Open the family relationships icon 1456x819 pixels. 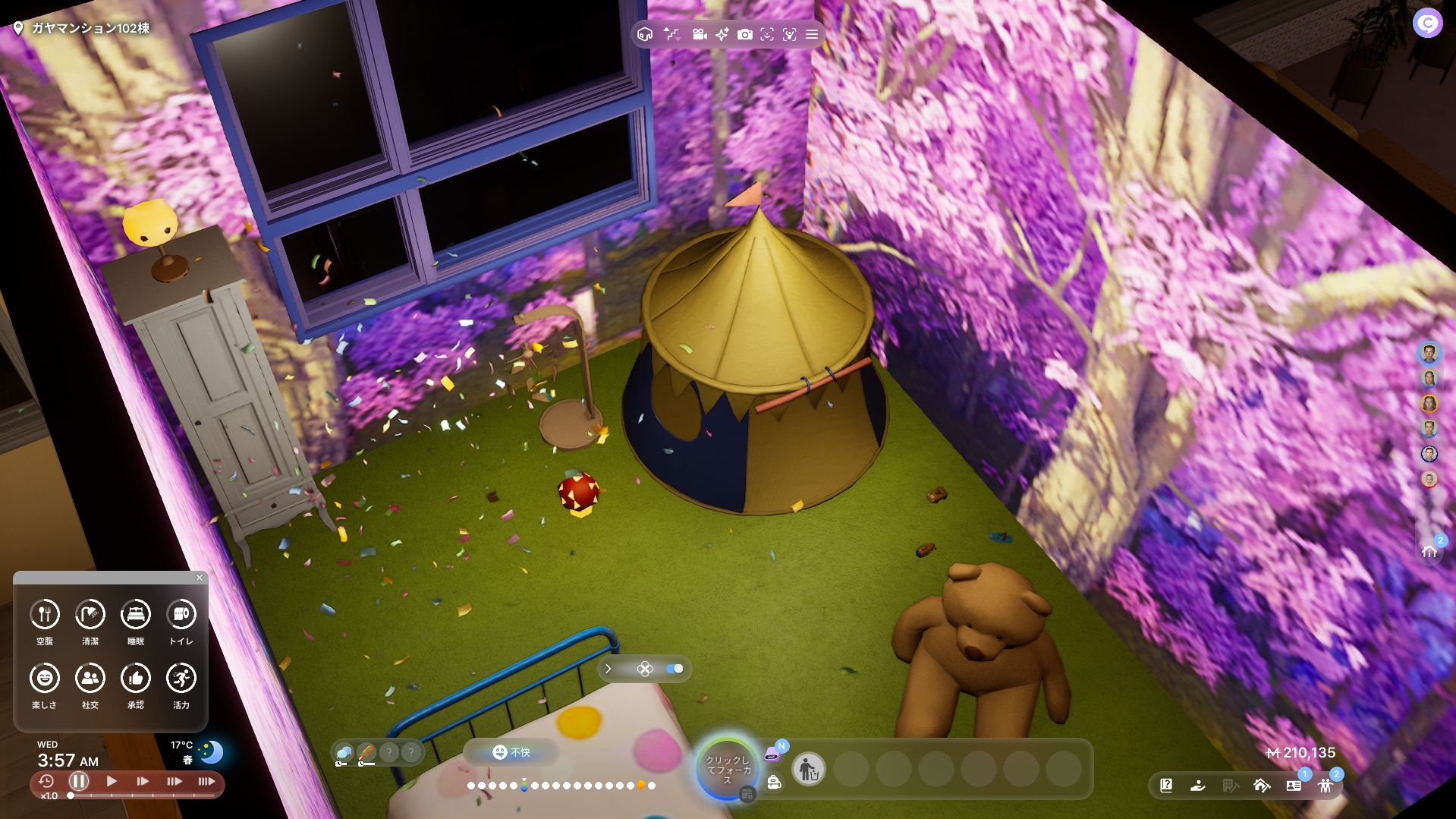[x=1325, y=786]
